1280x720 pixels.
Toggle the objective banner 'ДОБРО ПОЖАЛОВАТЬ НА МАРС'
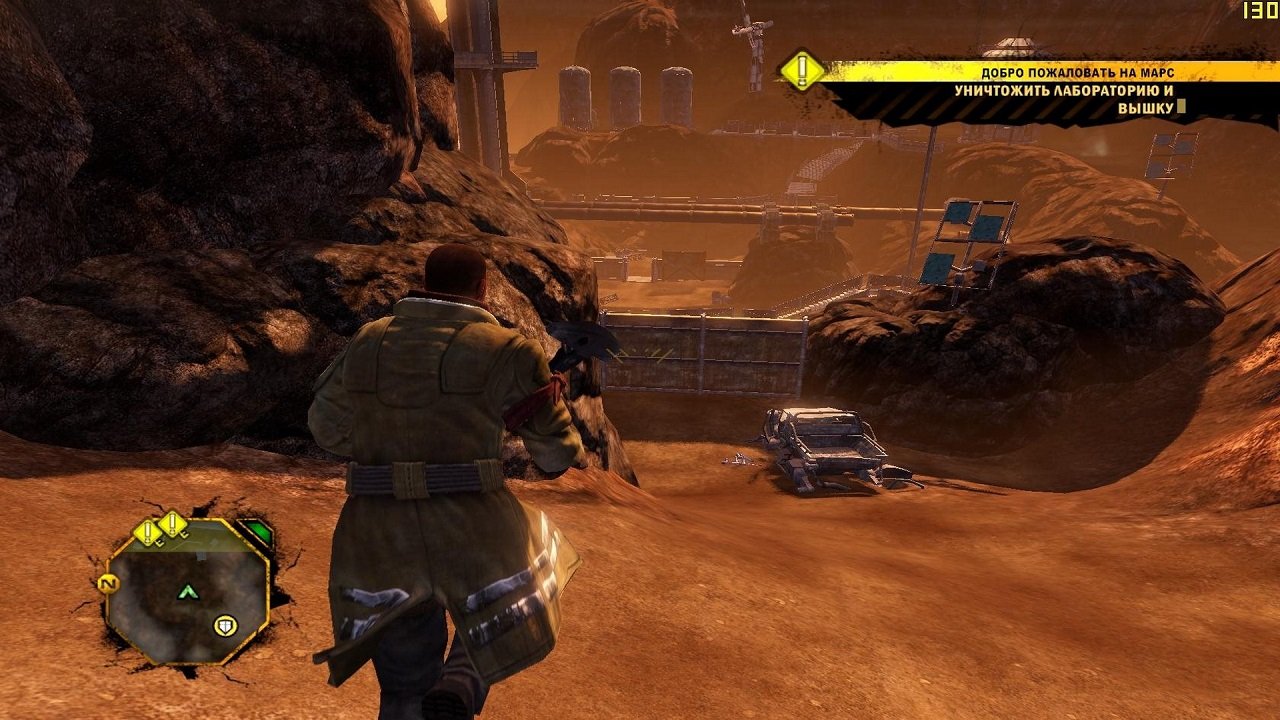coord(1077,72)
